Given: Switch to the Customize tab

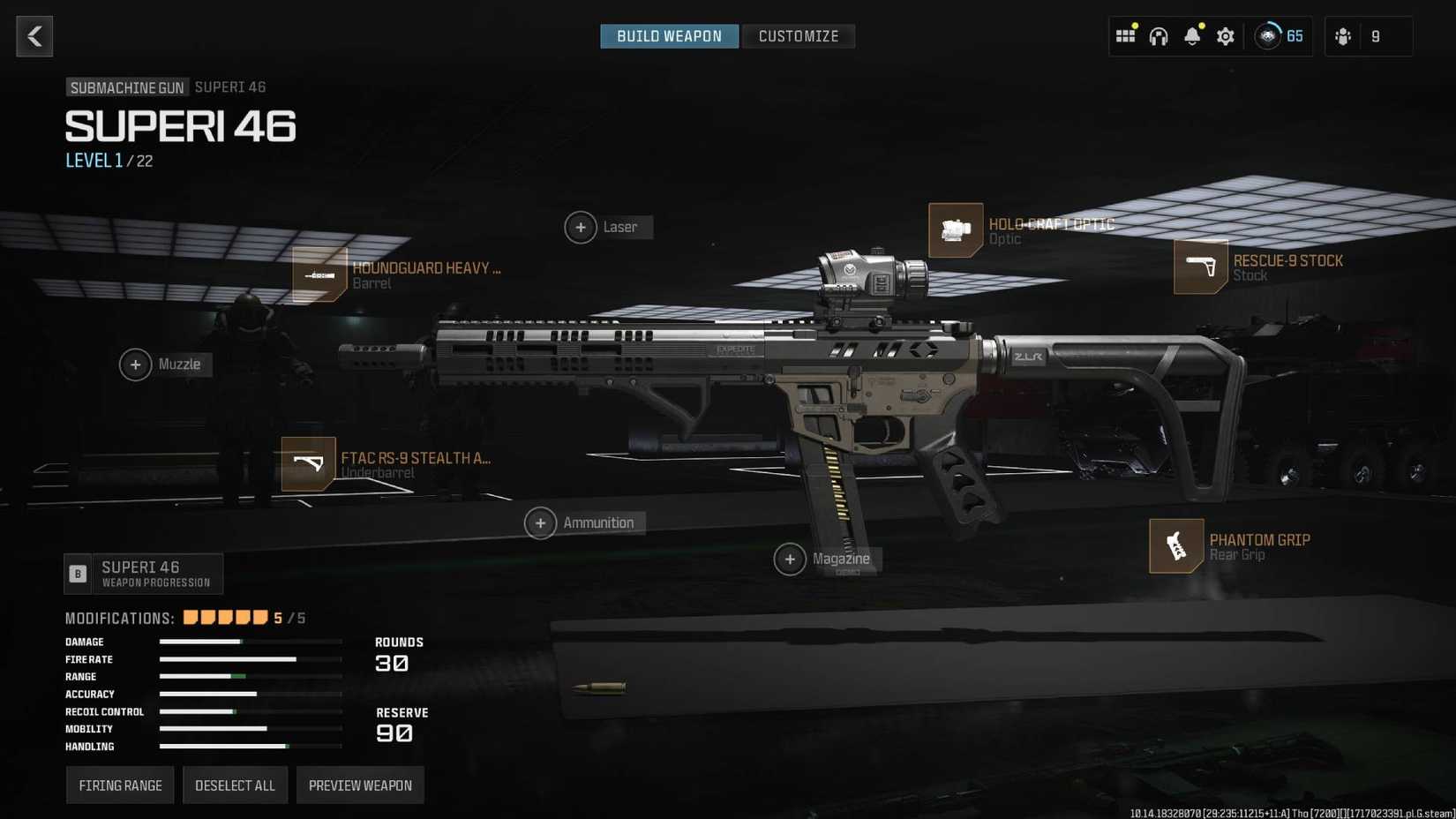Looking at the screenshot, I should (x=798, y=36).
